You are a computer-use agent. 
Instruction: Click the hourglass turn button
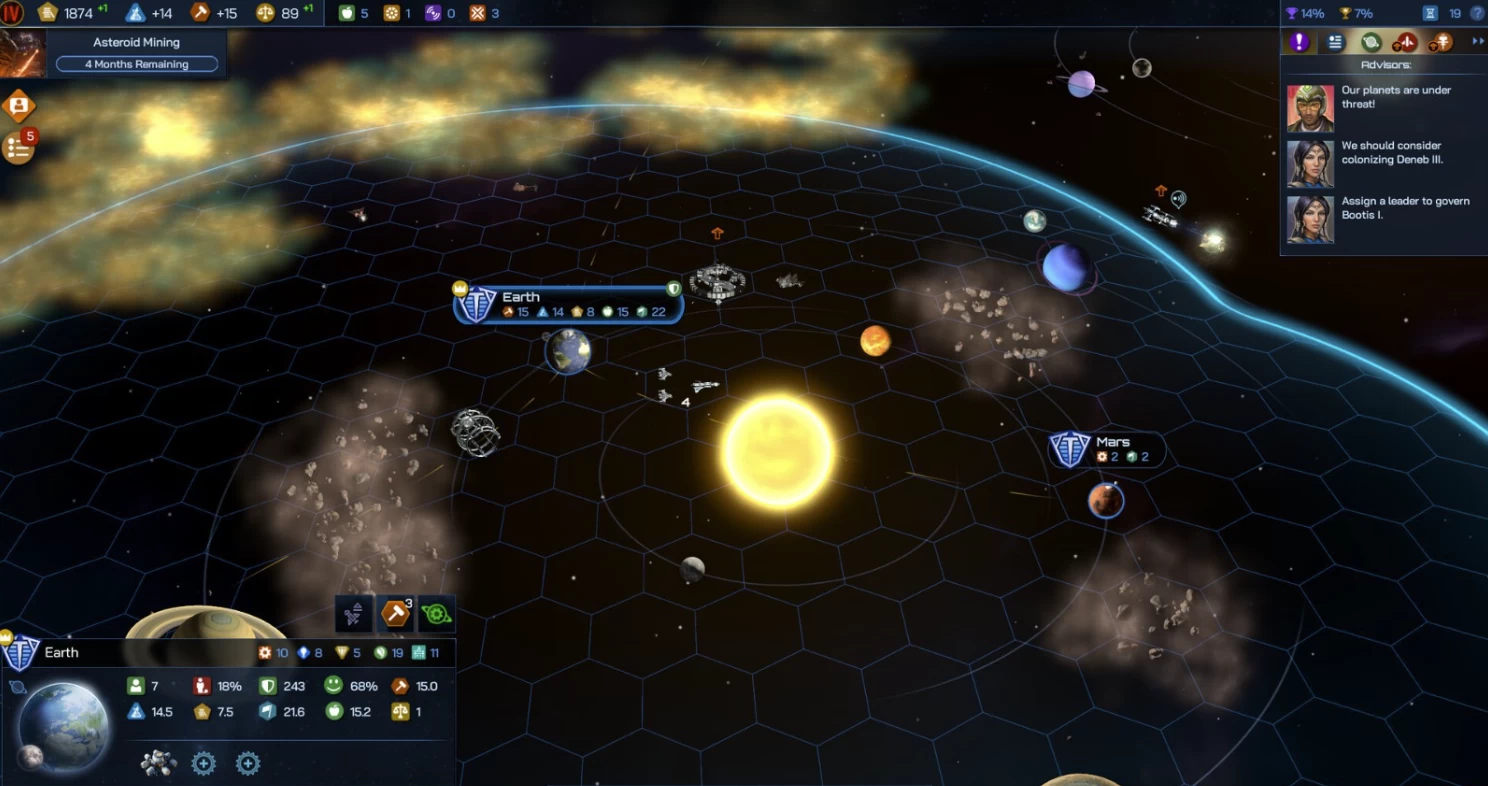tap(1430, 13)
